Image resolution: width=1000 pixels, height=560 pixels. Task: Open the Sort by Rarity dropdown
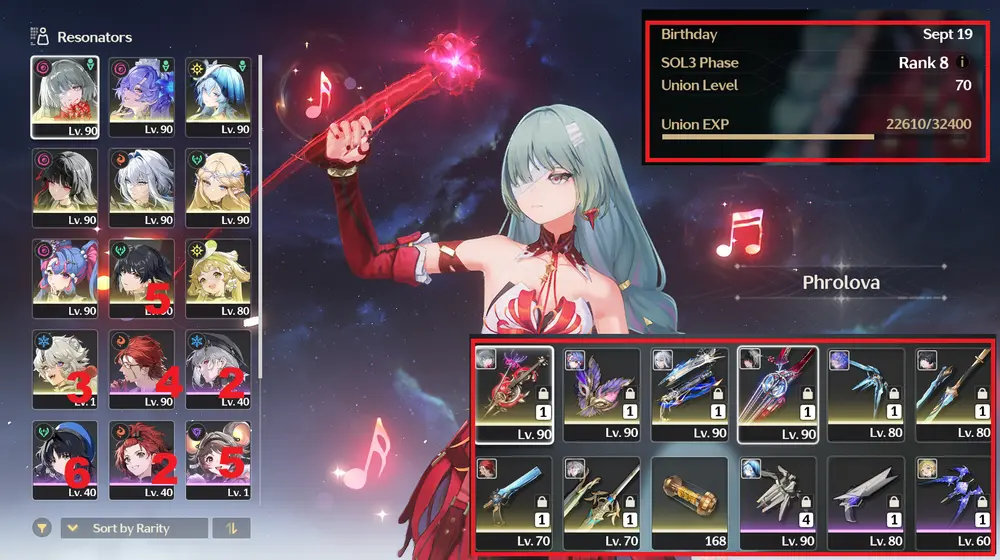pos(134,528)
